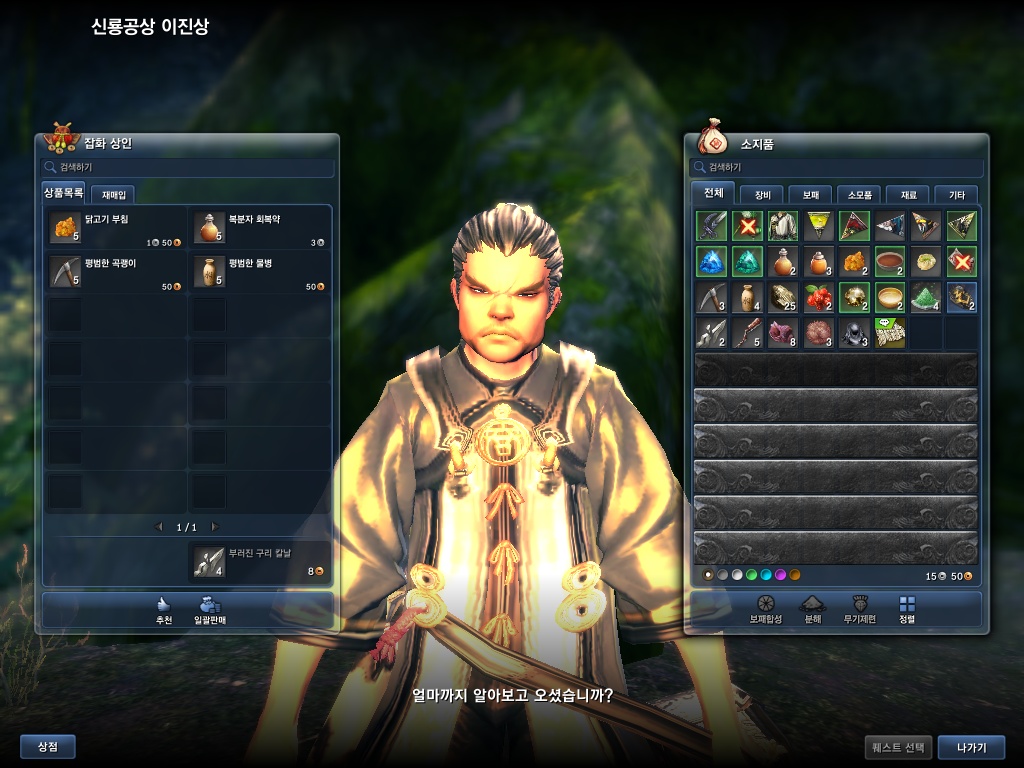Viewport: 1024px width, 768px height.
Task: Open the 상품목록 product list tab
Action: pos(64,193)
